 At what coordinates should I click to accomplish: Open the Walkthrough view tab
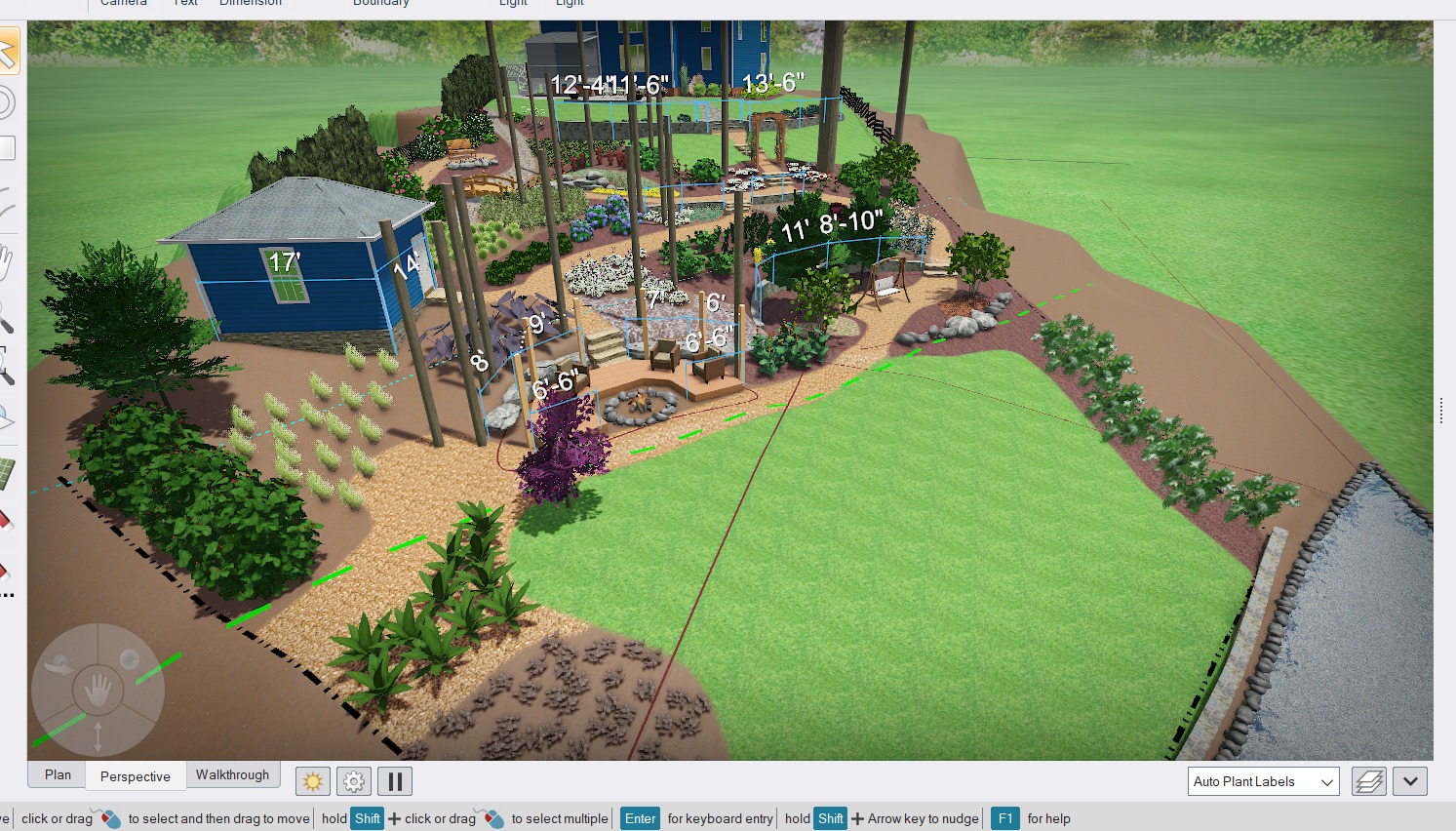(x=232, y=775)
